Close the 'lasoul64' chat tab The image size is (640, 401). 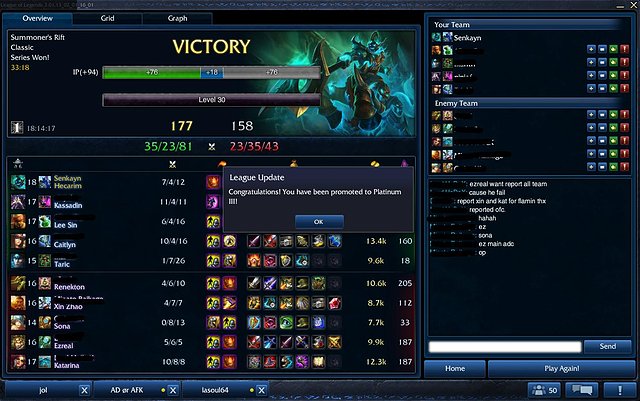(262, 390)
